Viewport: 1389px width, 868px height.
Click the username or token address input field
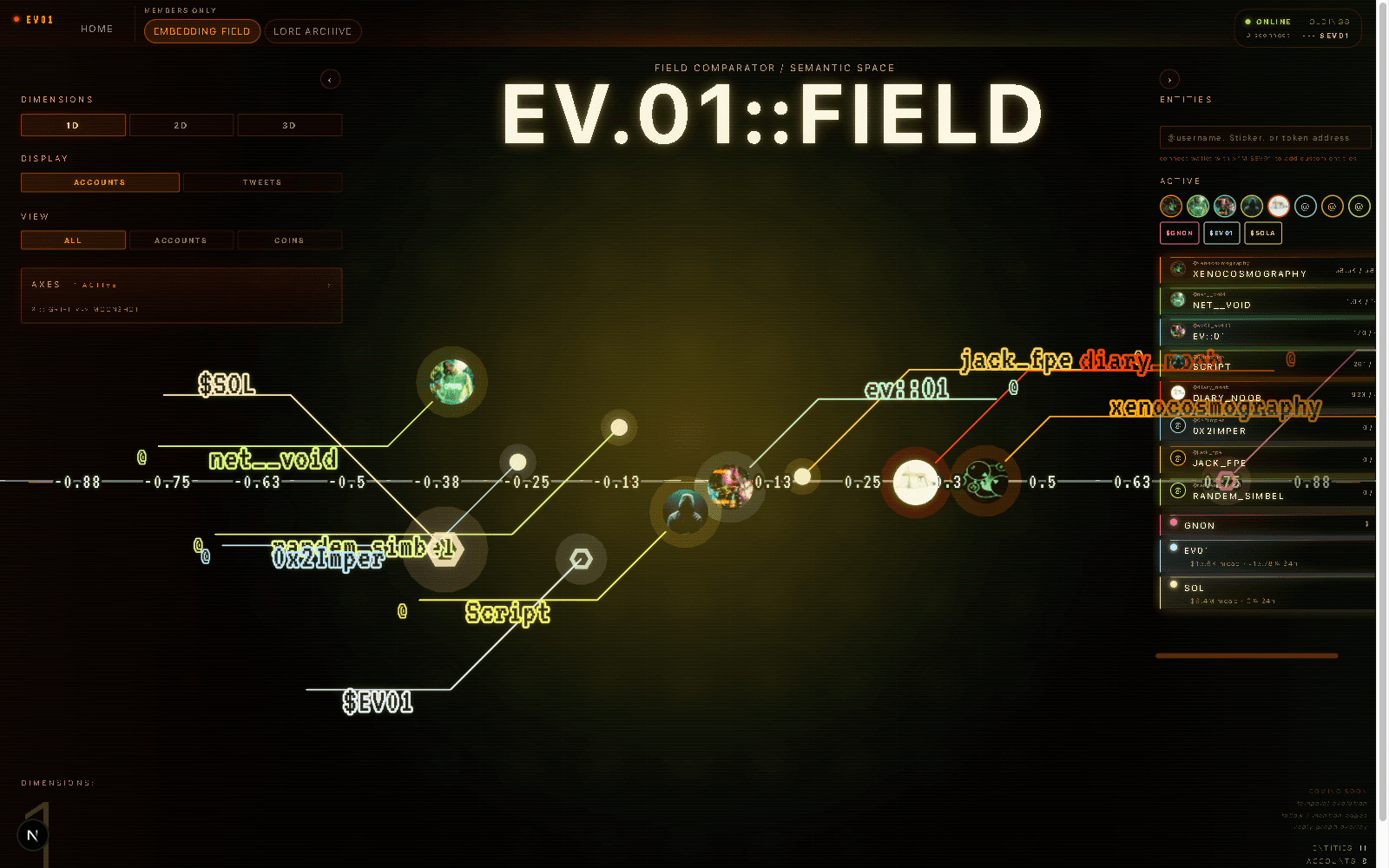tap(1266, 137)
